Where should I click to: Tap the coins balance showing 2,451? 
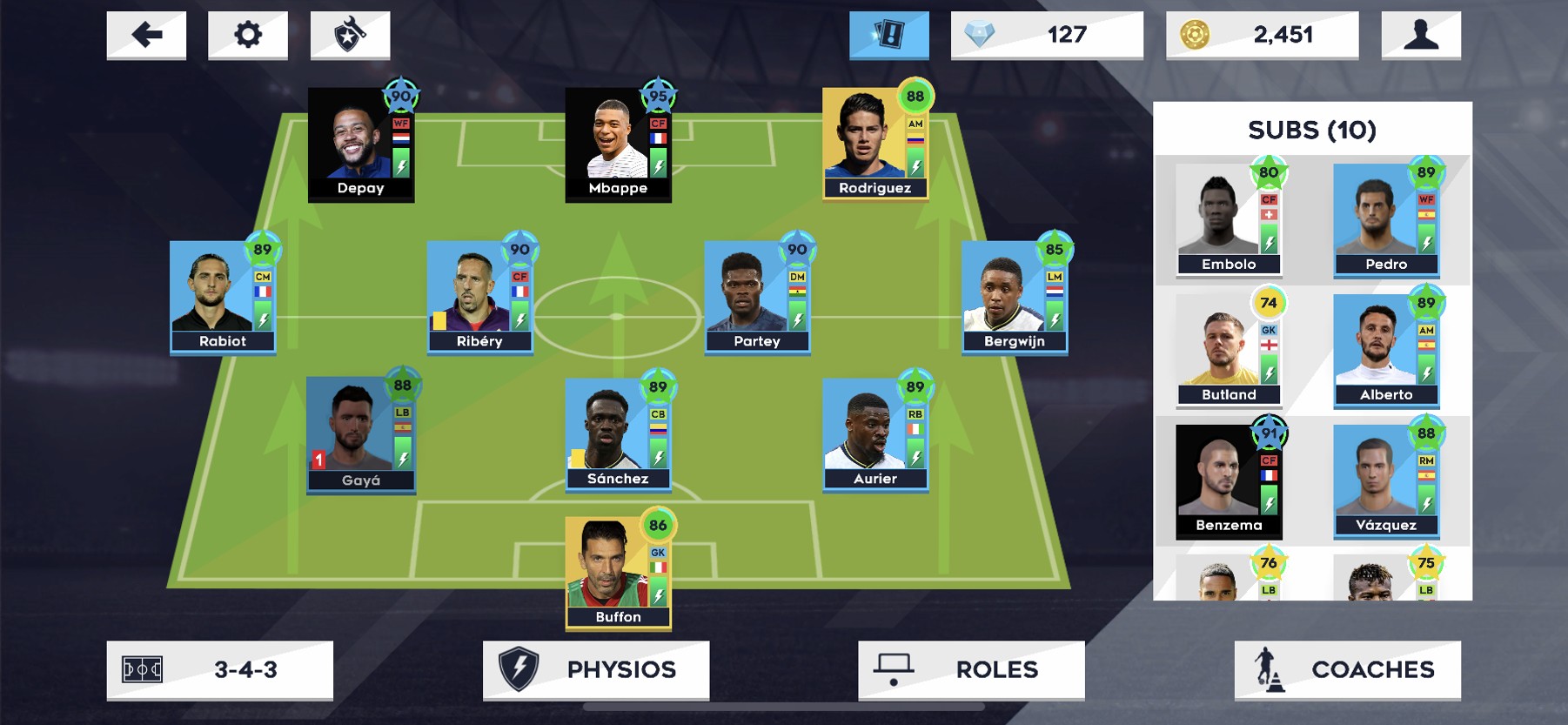pos(1262,35)
